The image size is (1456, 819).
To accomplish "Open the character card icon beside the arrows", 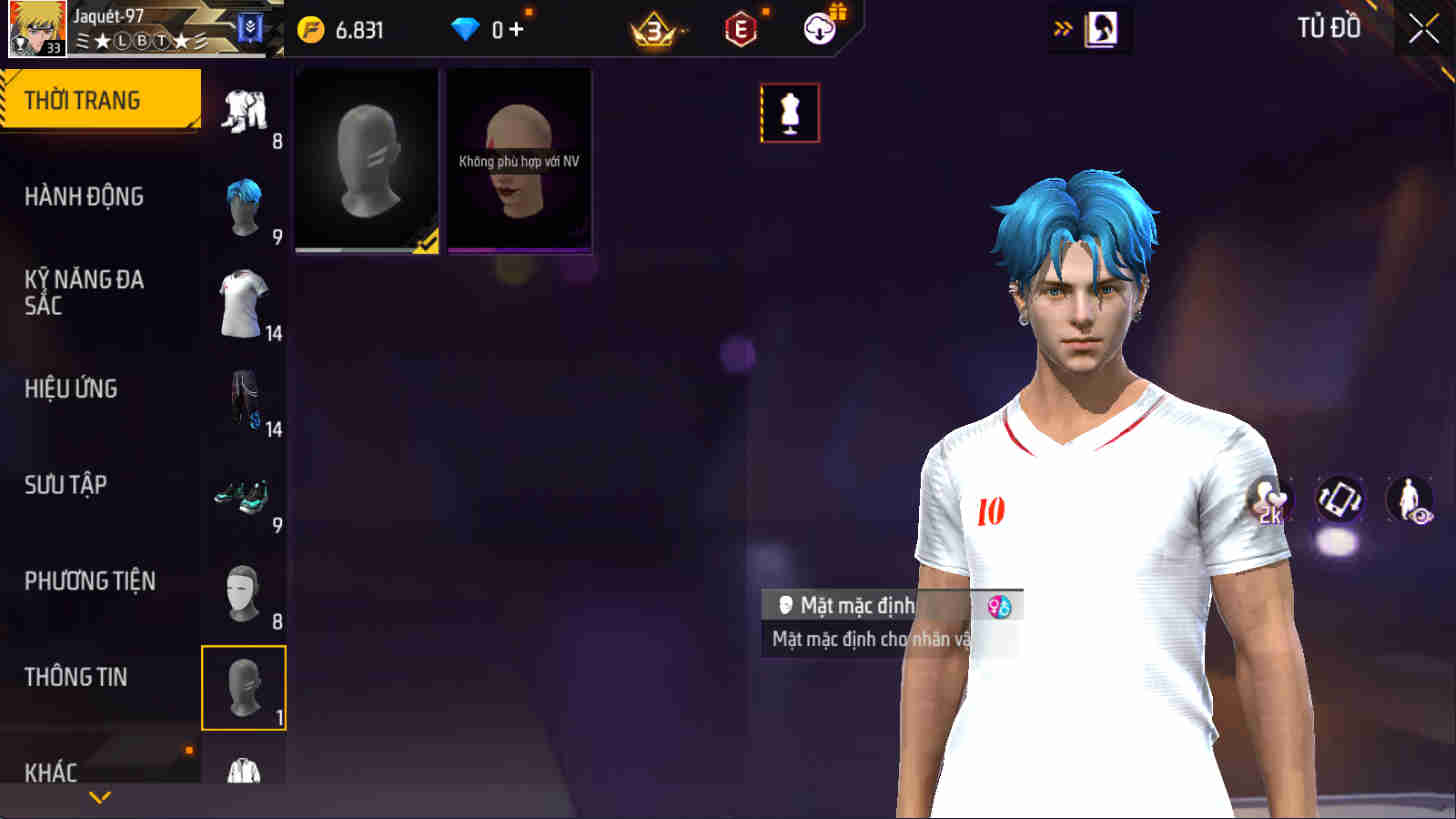I will 1103,27.
